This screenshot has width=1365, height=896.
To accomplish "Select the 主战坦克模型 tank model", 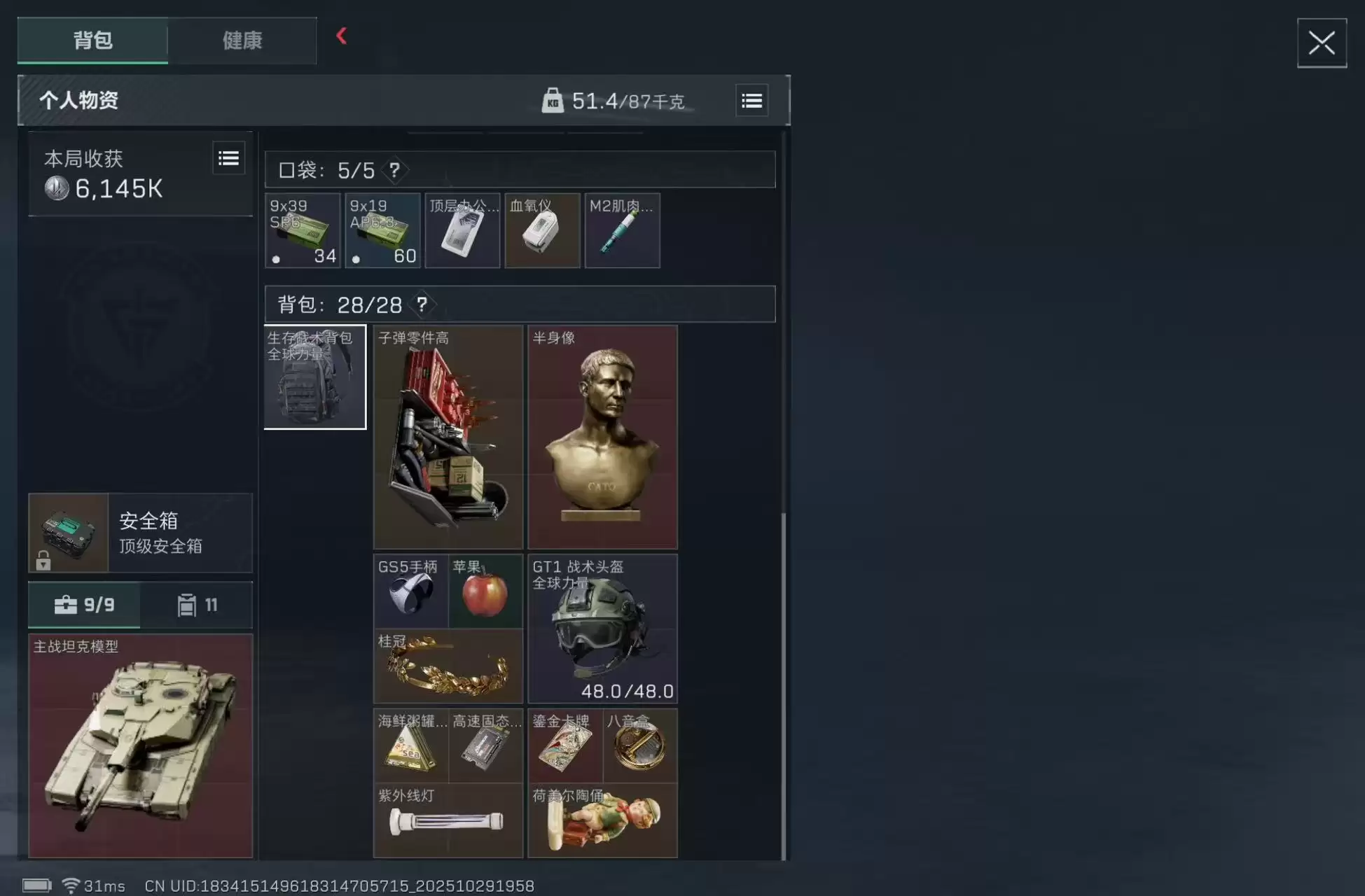I will pos(140,745).
